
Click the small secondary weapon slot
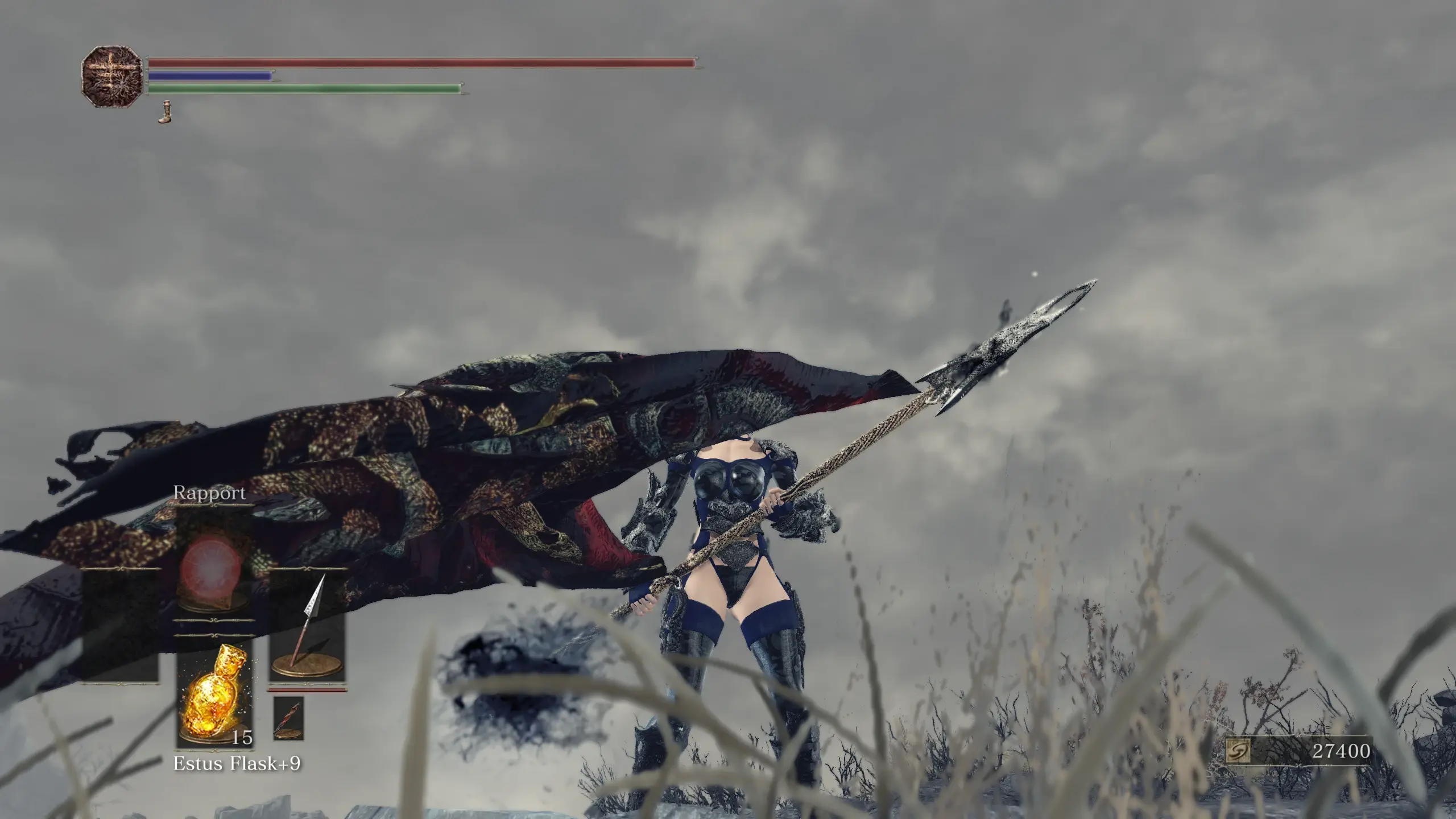(288, 718)
